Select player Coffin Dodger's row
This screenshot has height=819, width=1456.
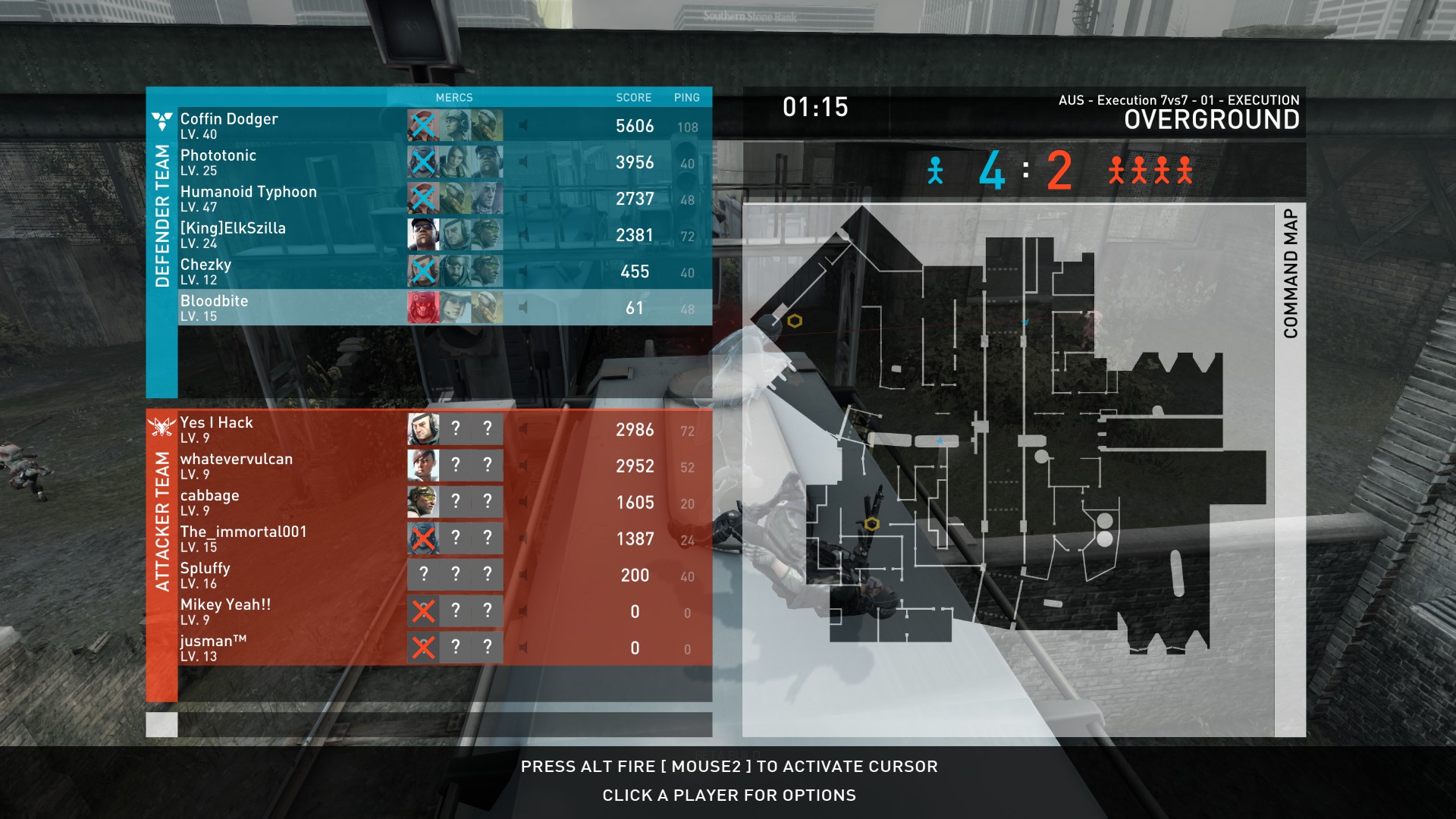229,125
